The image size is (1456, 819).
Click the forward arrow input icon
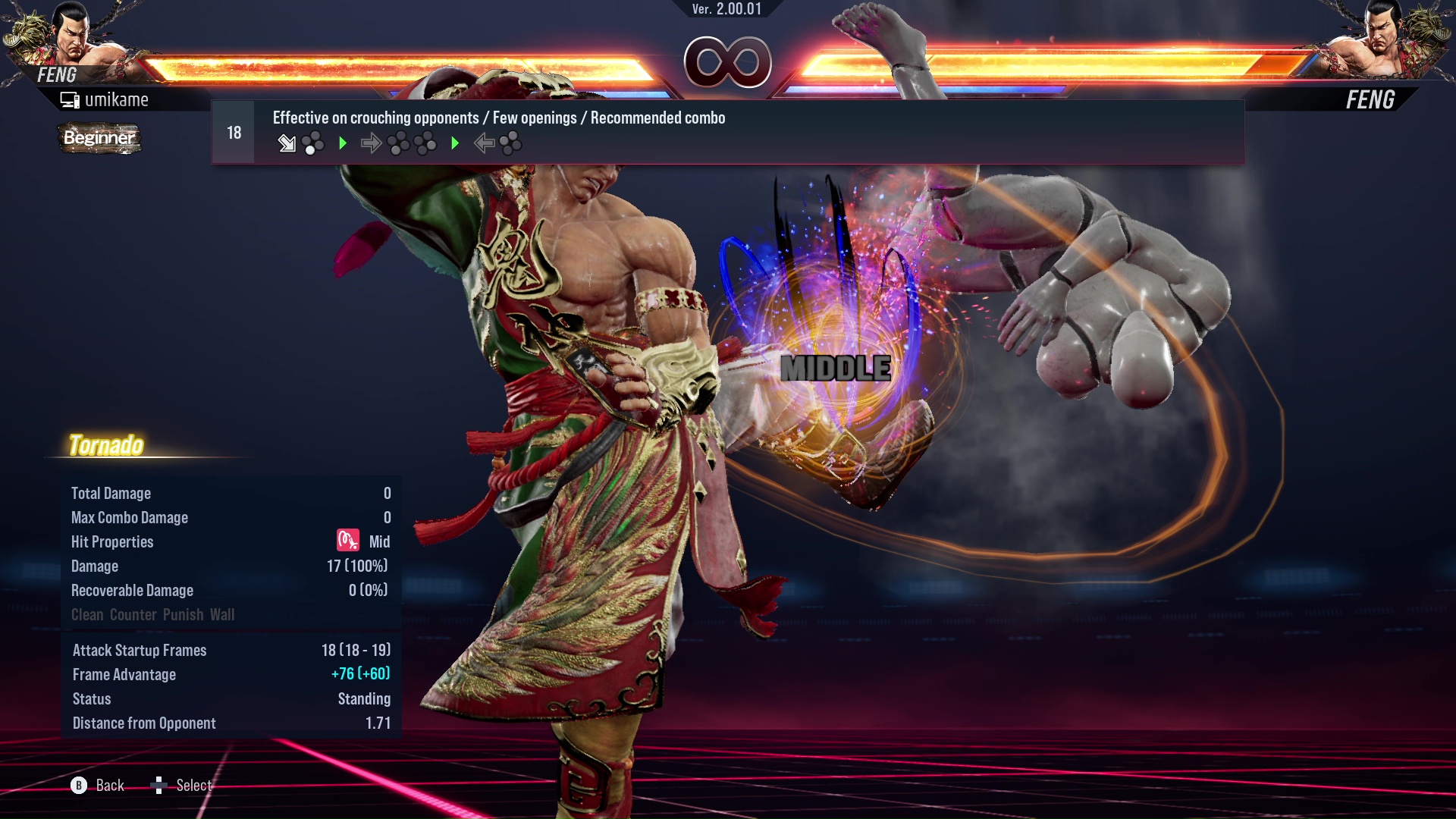click(372, 143)
